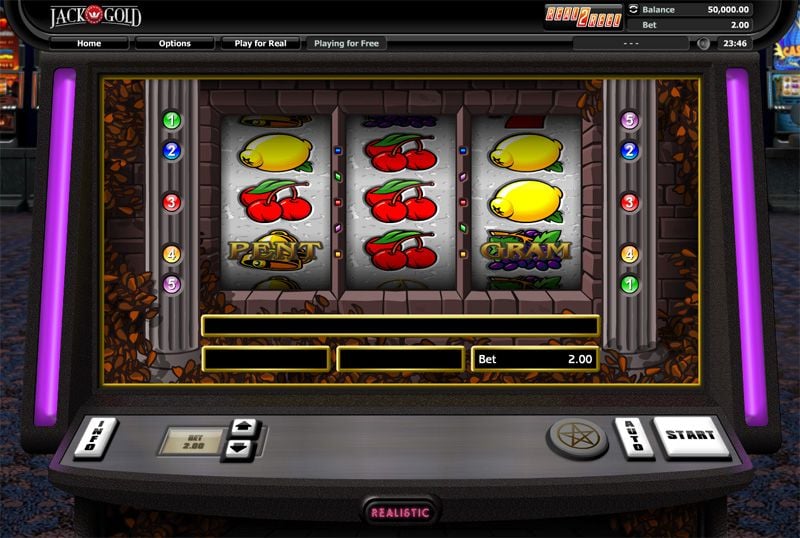Open the INFO paytable button
The height and width of the screenshot is (538, 800).
pyautogui.click(x=95, y=438)
